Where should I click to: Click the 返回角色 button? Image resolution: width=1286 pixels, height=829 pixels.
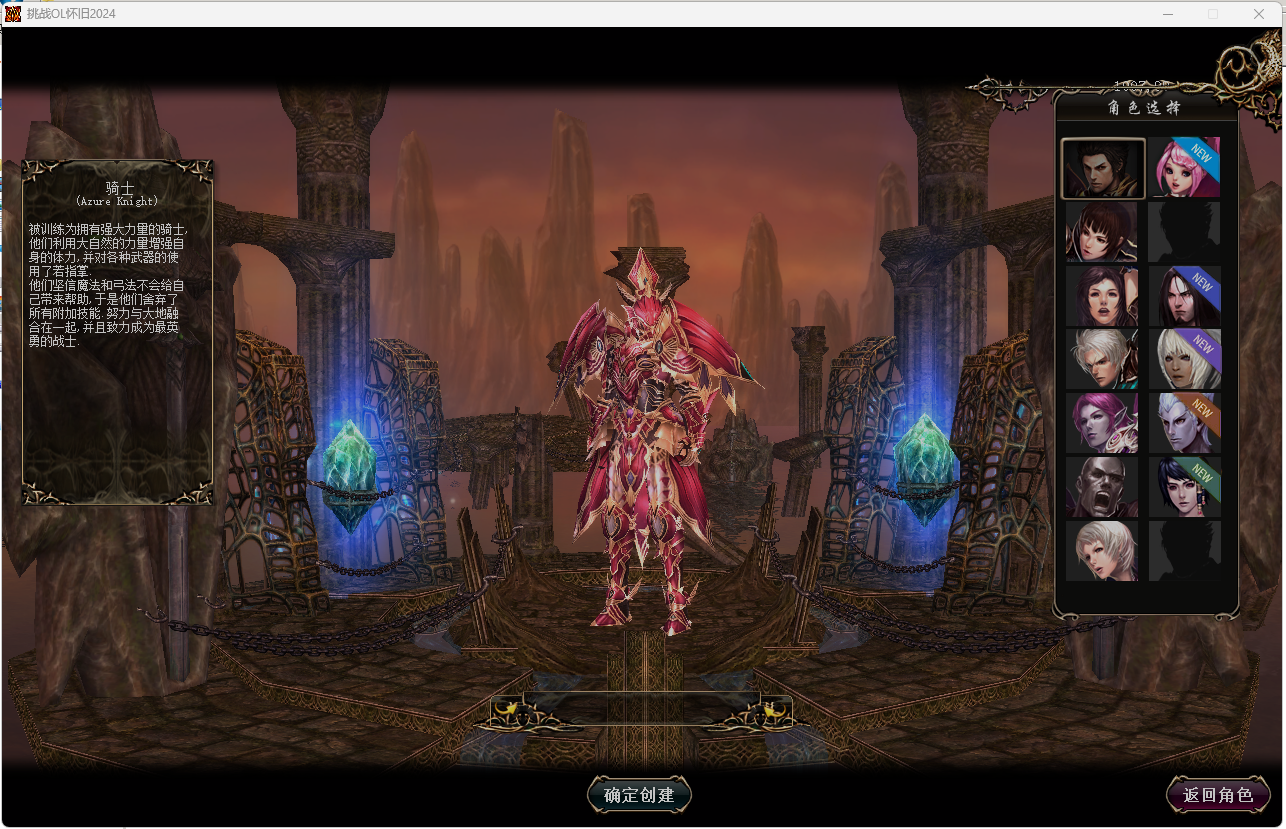pyautogui.click(x=1218, y=795)
